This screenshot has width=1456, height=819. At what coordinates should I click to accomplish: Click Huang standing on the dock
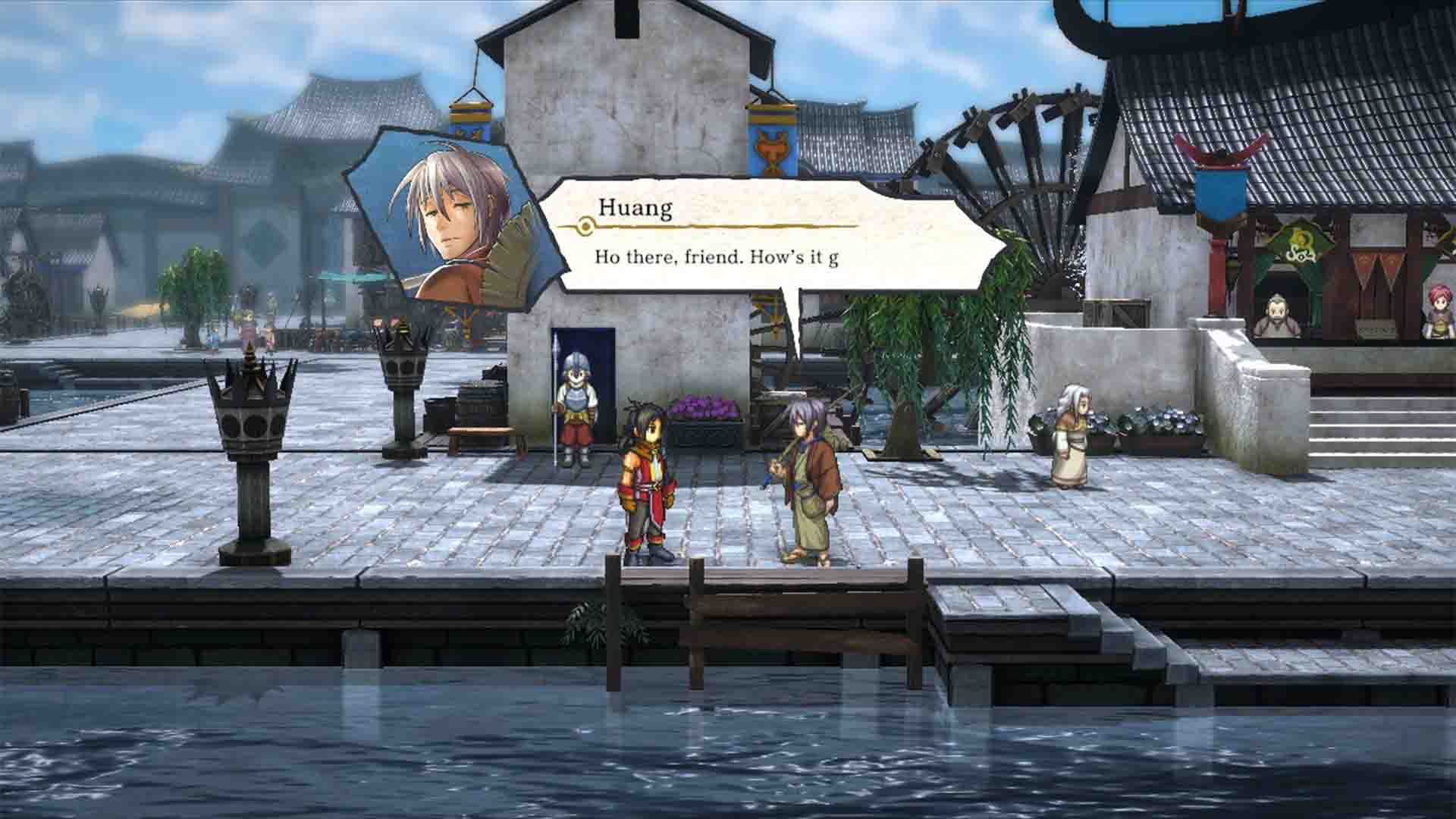808,478
